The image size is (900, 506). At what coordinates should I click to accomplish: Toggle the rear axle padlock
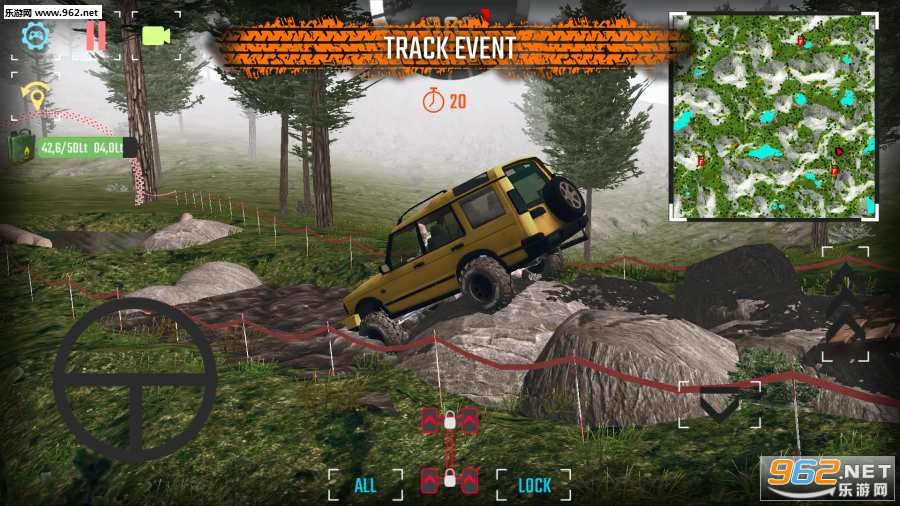pyautogui.click(x=450, y=479)
